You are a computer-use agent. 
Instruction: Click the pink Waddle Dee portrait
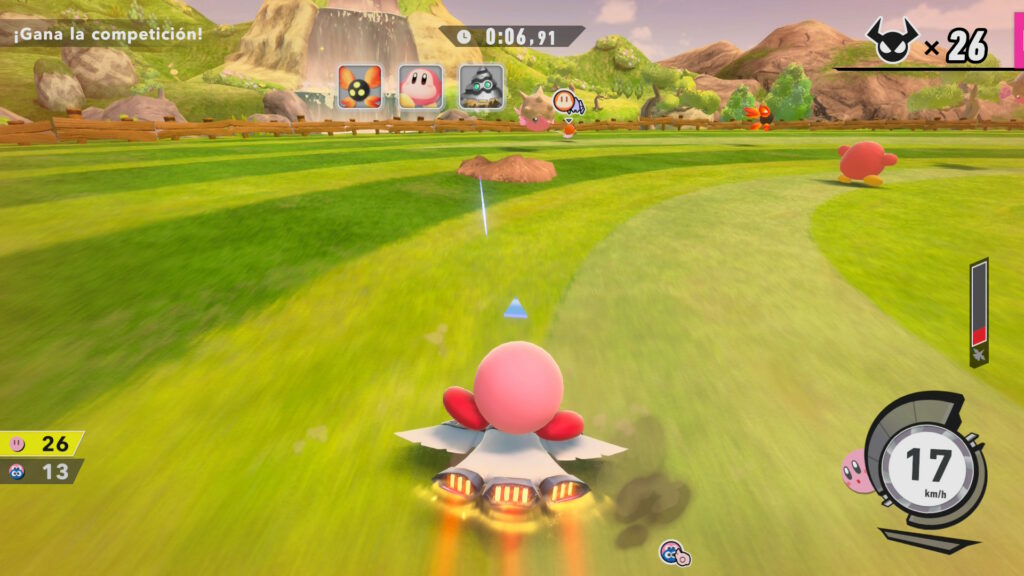click(x=421, y=87)
